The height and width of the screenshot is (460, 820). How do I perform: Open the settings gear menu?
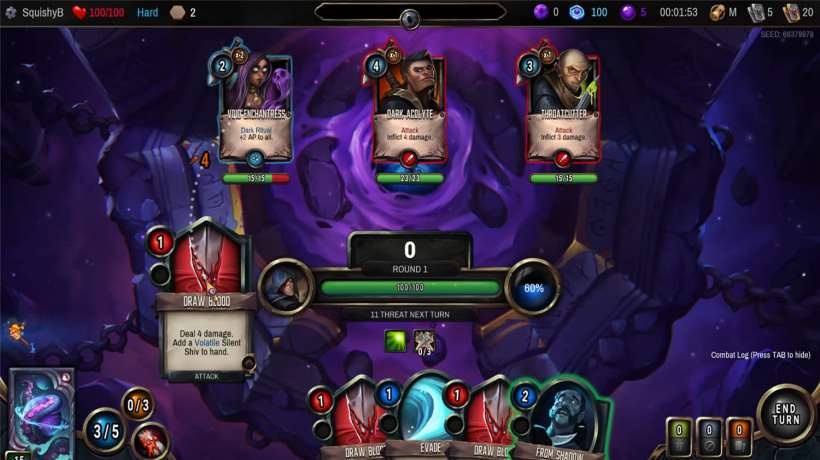pos(11,13)
